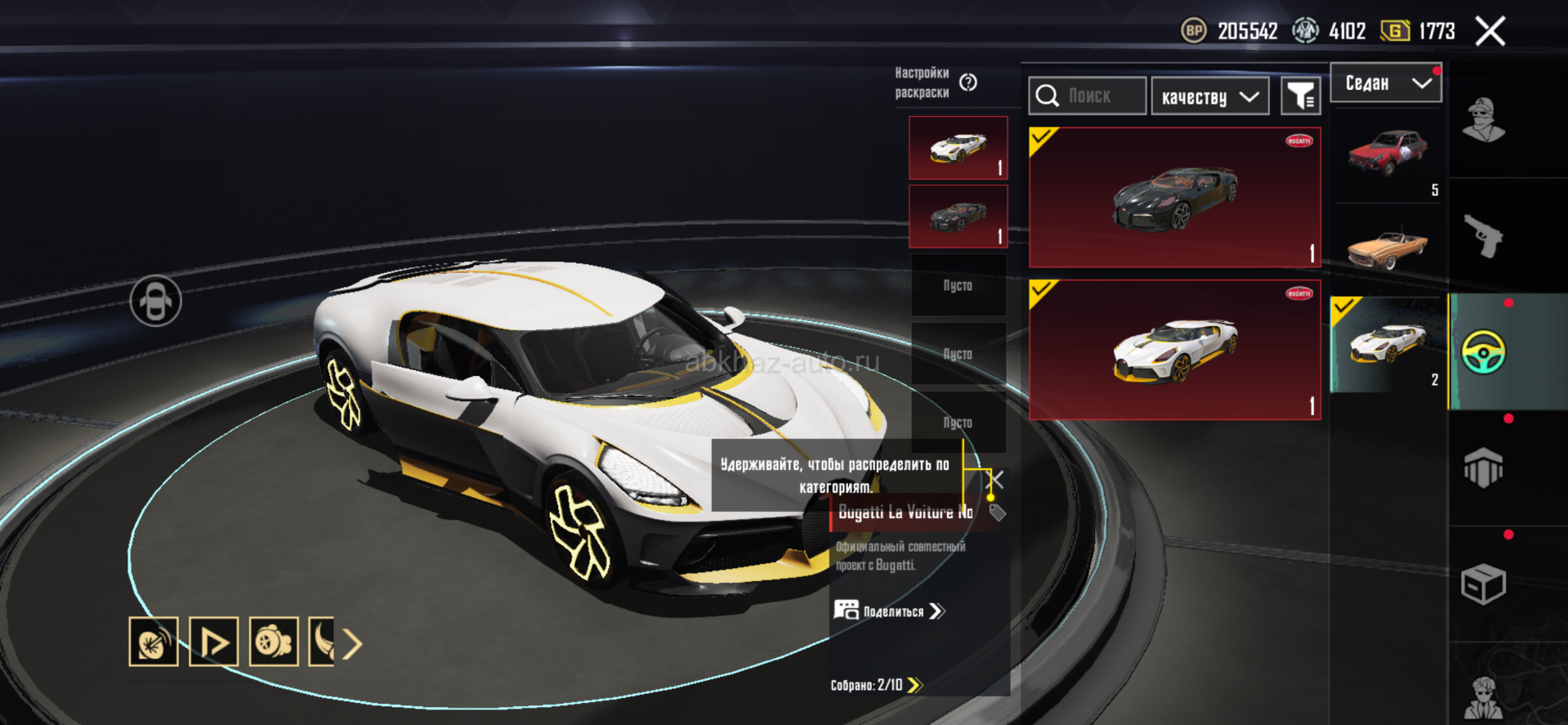Toggle the car interior view icon
The height and width of the screenshot is (725, 1568).
[x=155, y=302]
